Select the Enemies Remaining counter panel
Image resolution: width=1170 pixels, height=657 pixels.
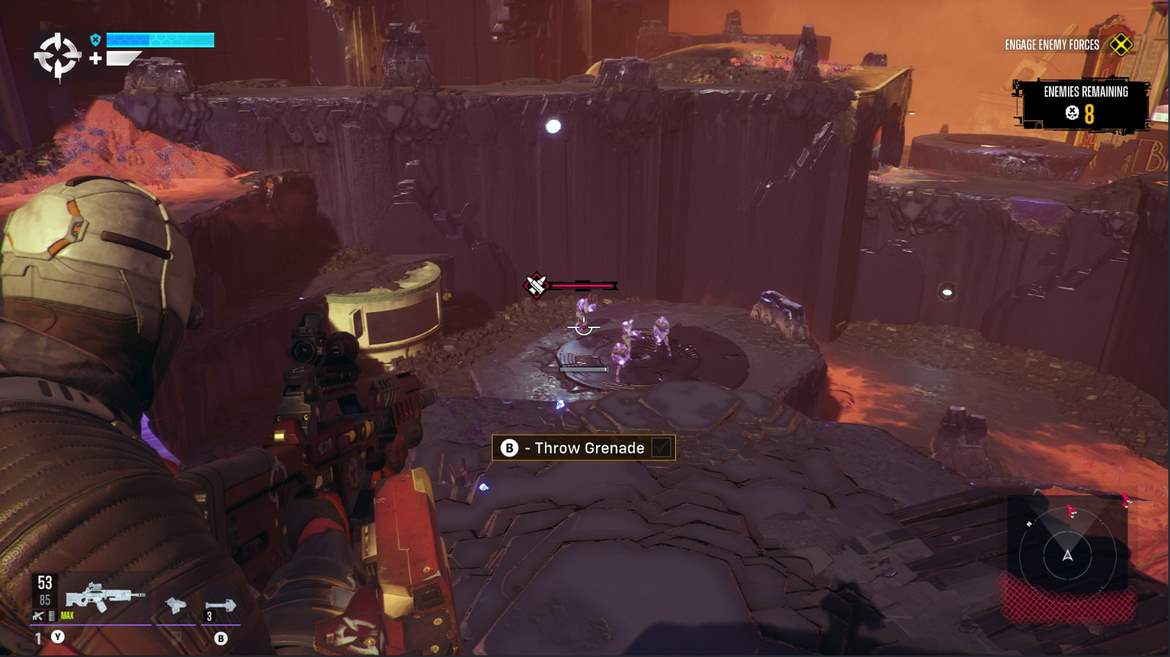coord(1085,103)
